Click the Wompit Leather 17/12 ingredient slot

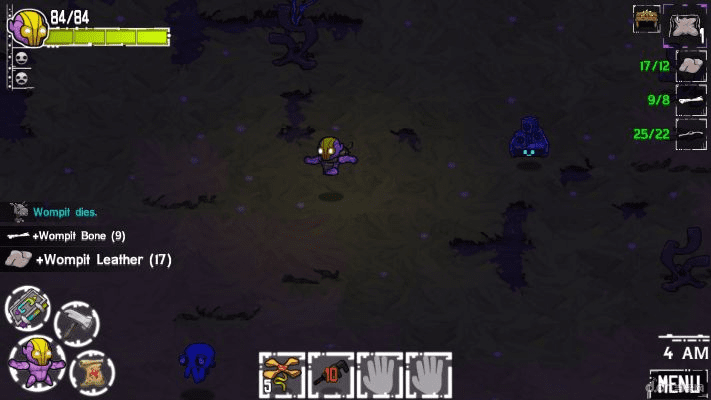tap(691, 66)
